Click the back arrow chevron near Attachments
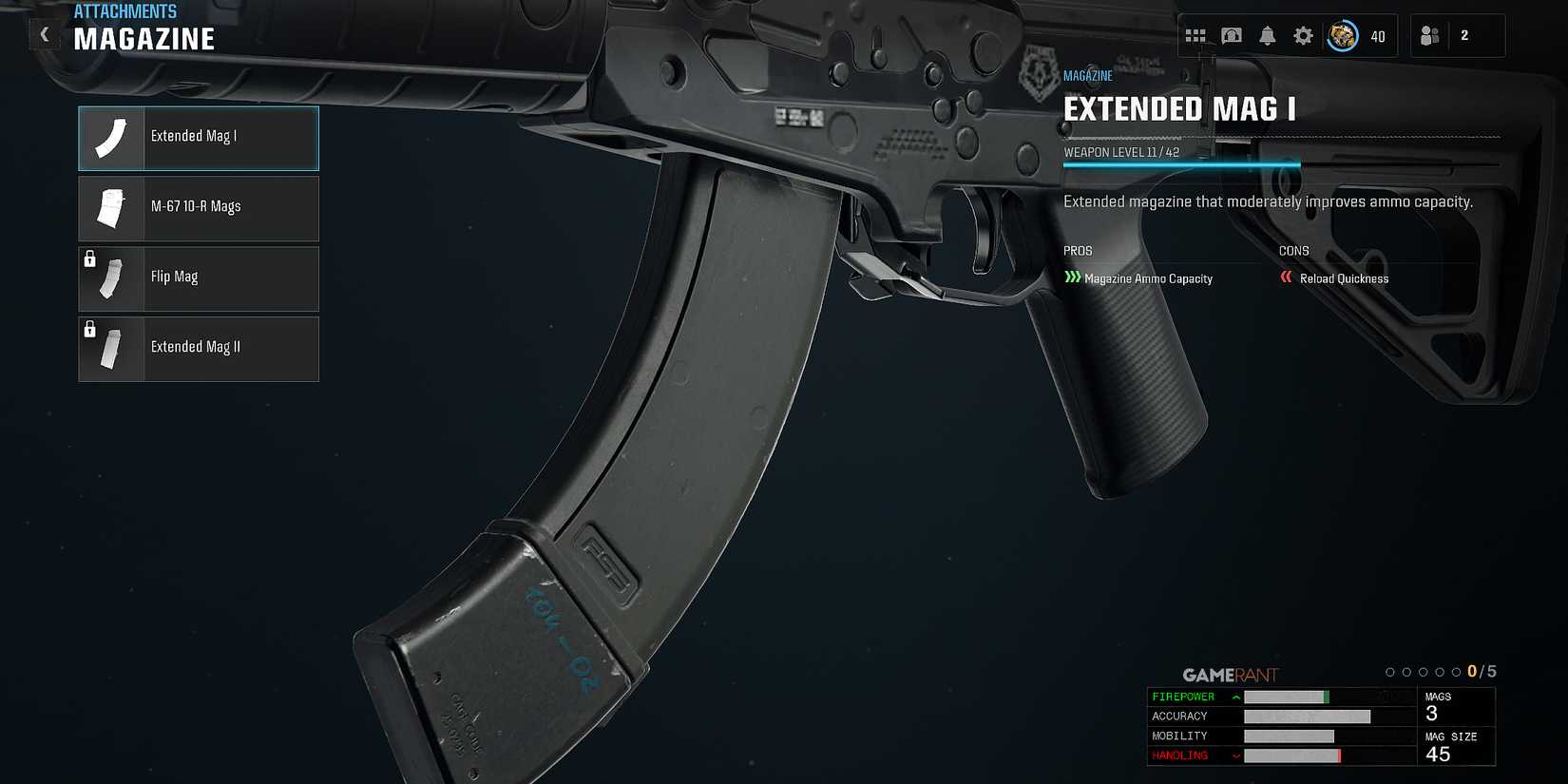1568x784 pixels. tap(45, 33)
